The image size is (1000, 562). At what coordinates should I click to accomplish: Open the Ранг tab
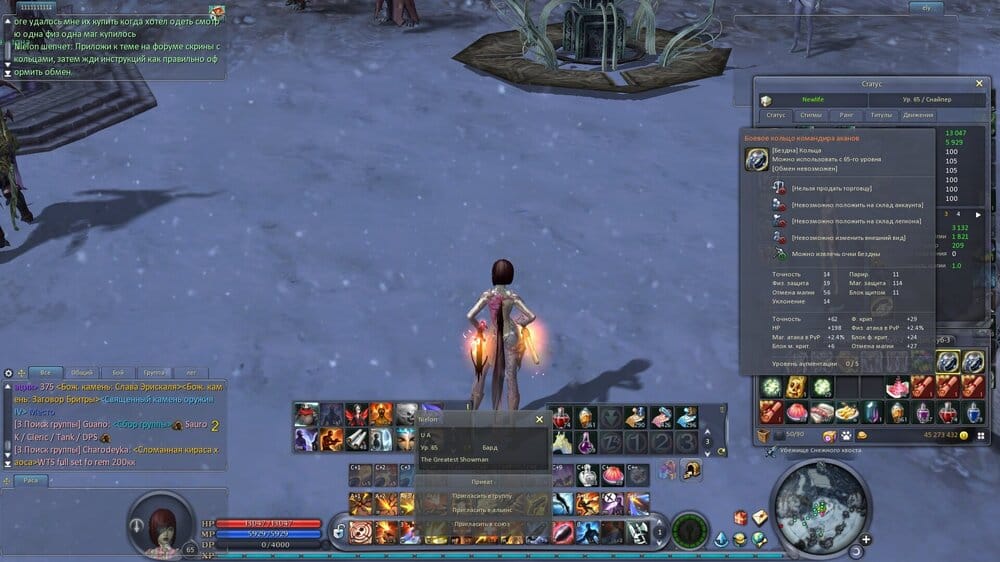[x=845, y=115]
